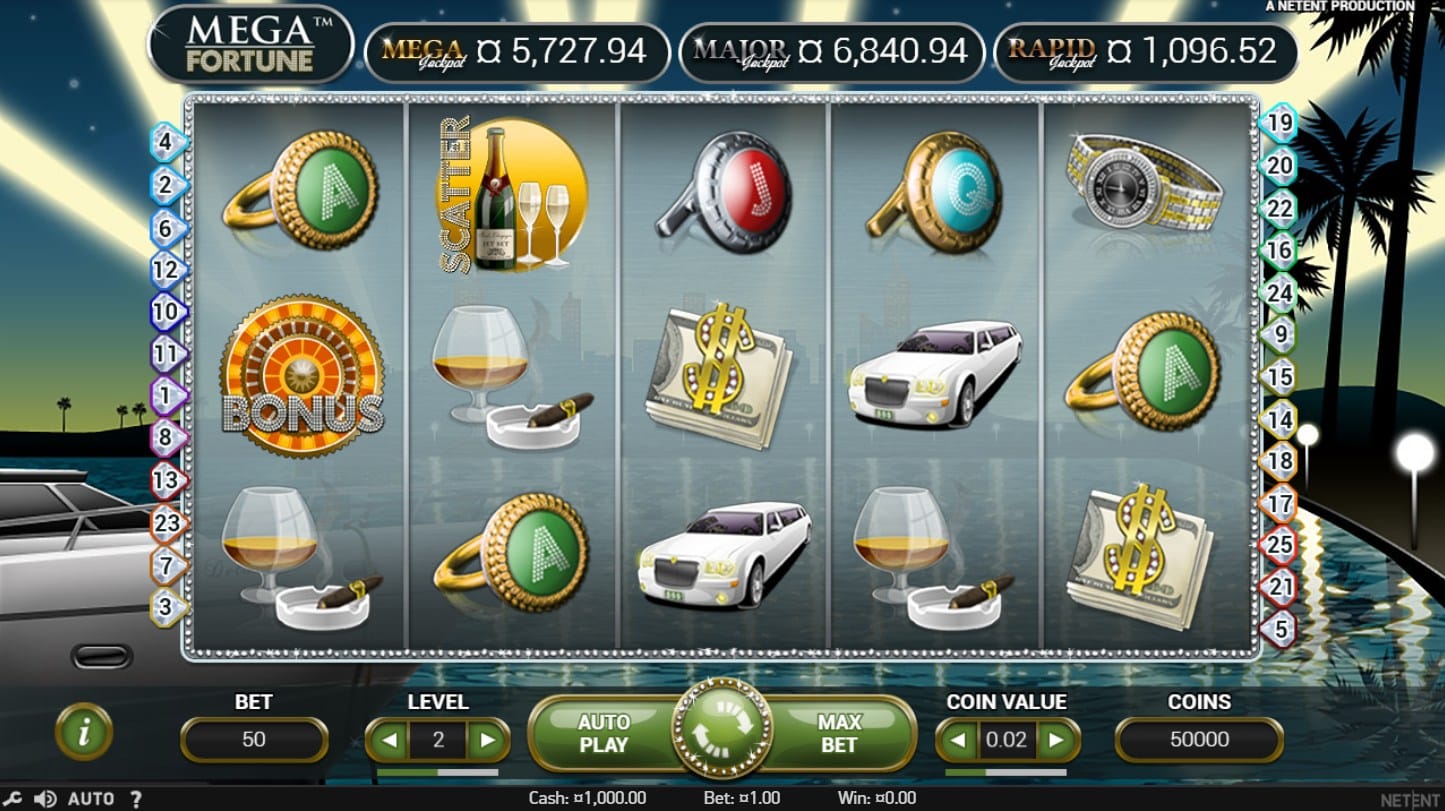This screenshot has width=1445, height=811.
Task: Show payline number 1
Action: click(167, 396)
